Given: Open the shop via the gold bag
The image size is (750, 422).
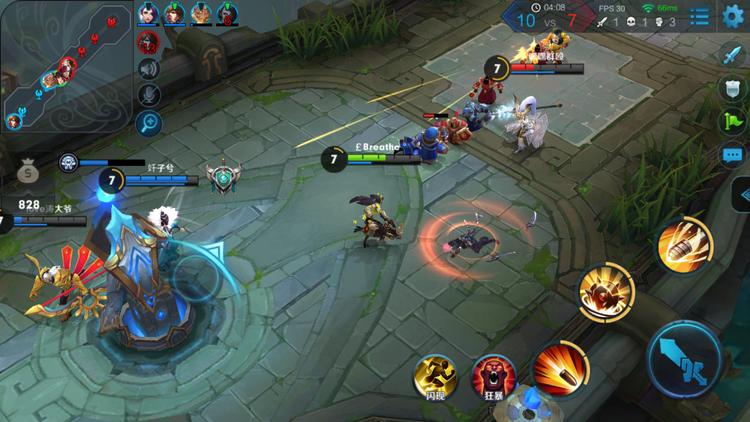Looking at the screenshot, I should (x=28, y=174).
